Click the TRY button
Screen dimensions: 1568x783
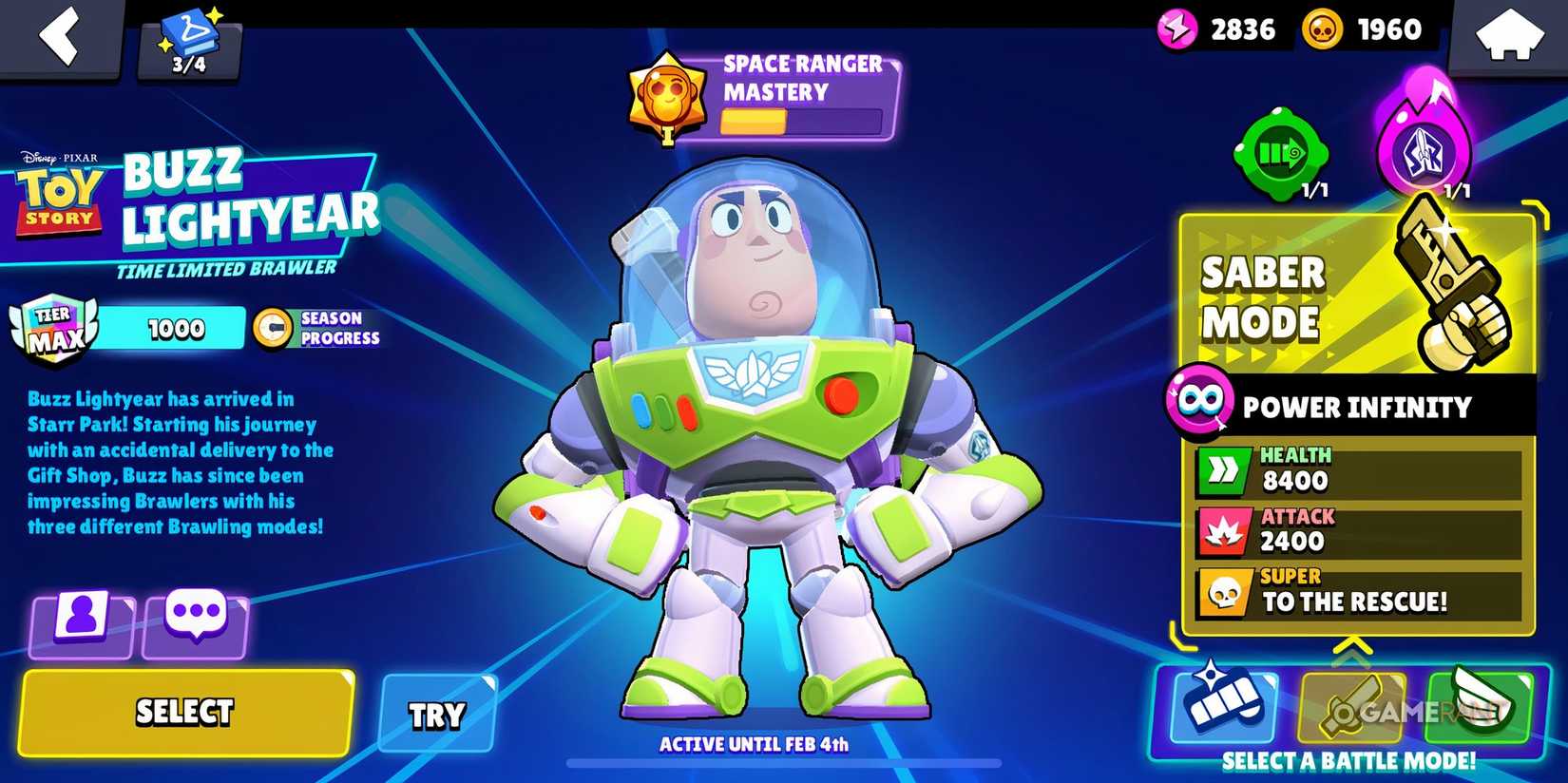437,713
